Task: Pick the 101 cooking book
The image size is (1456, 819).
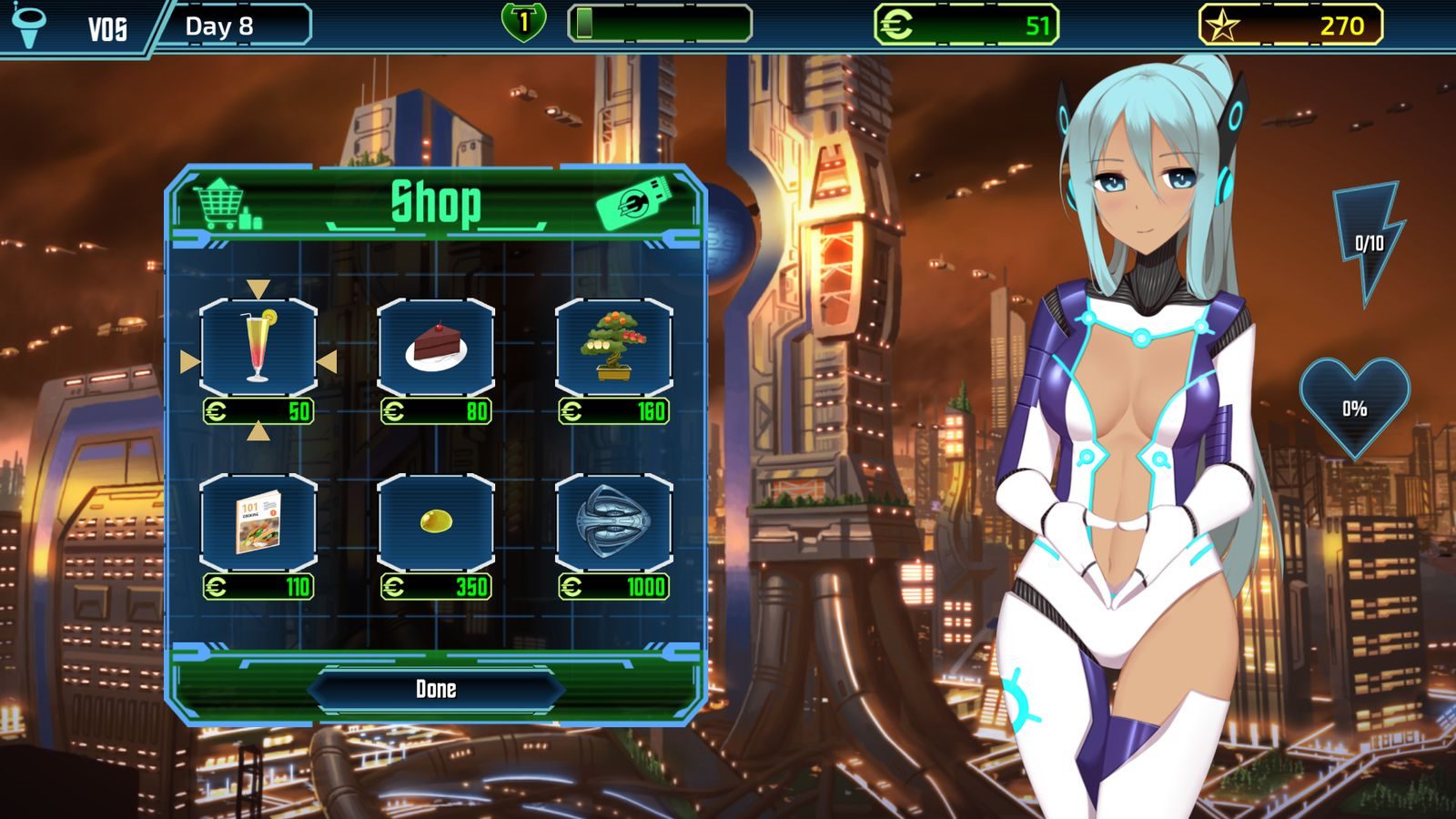Action: point(258,522)
